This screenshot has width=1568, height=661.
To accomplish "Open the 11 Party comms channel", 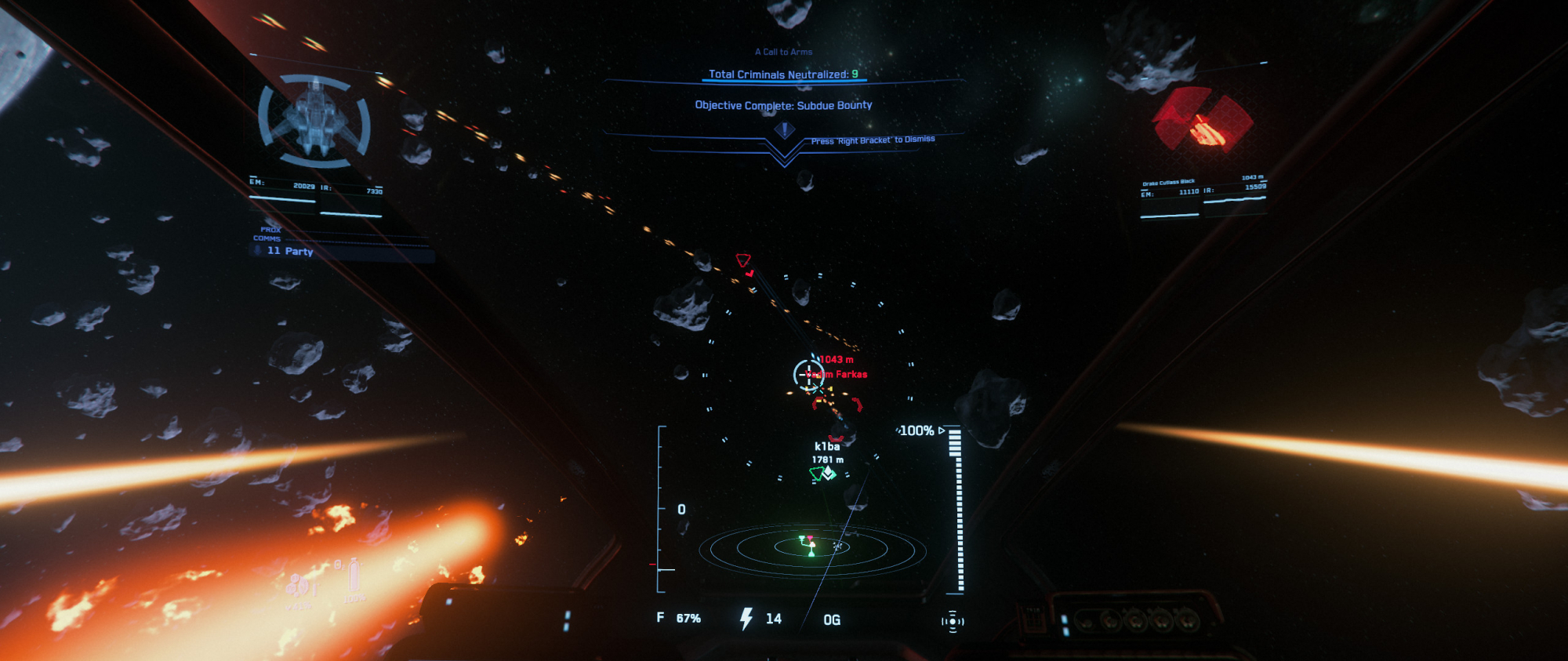I will pos(290,251).
